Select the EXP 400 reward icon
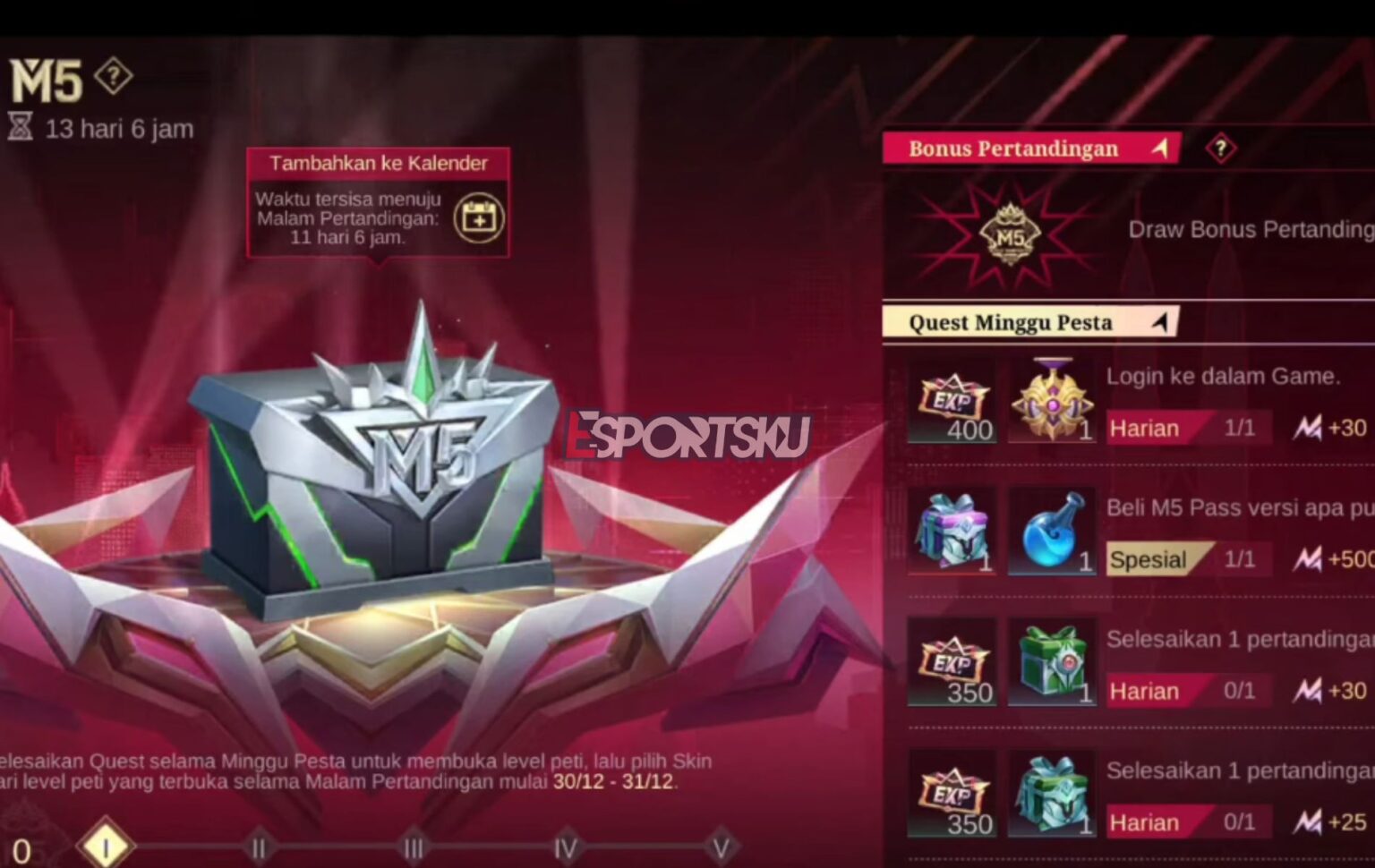1375x868 pixels. pyautogui.click(x=952, y=405)
